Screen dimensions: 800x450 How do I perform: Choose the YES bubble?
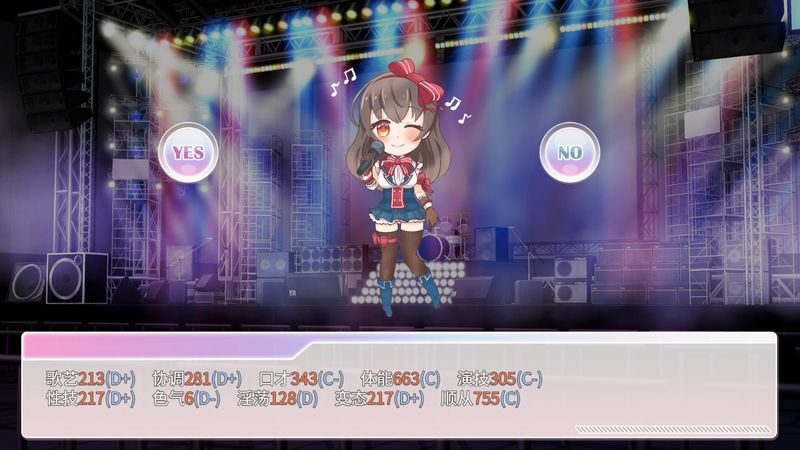coord(189,152)
